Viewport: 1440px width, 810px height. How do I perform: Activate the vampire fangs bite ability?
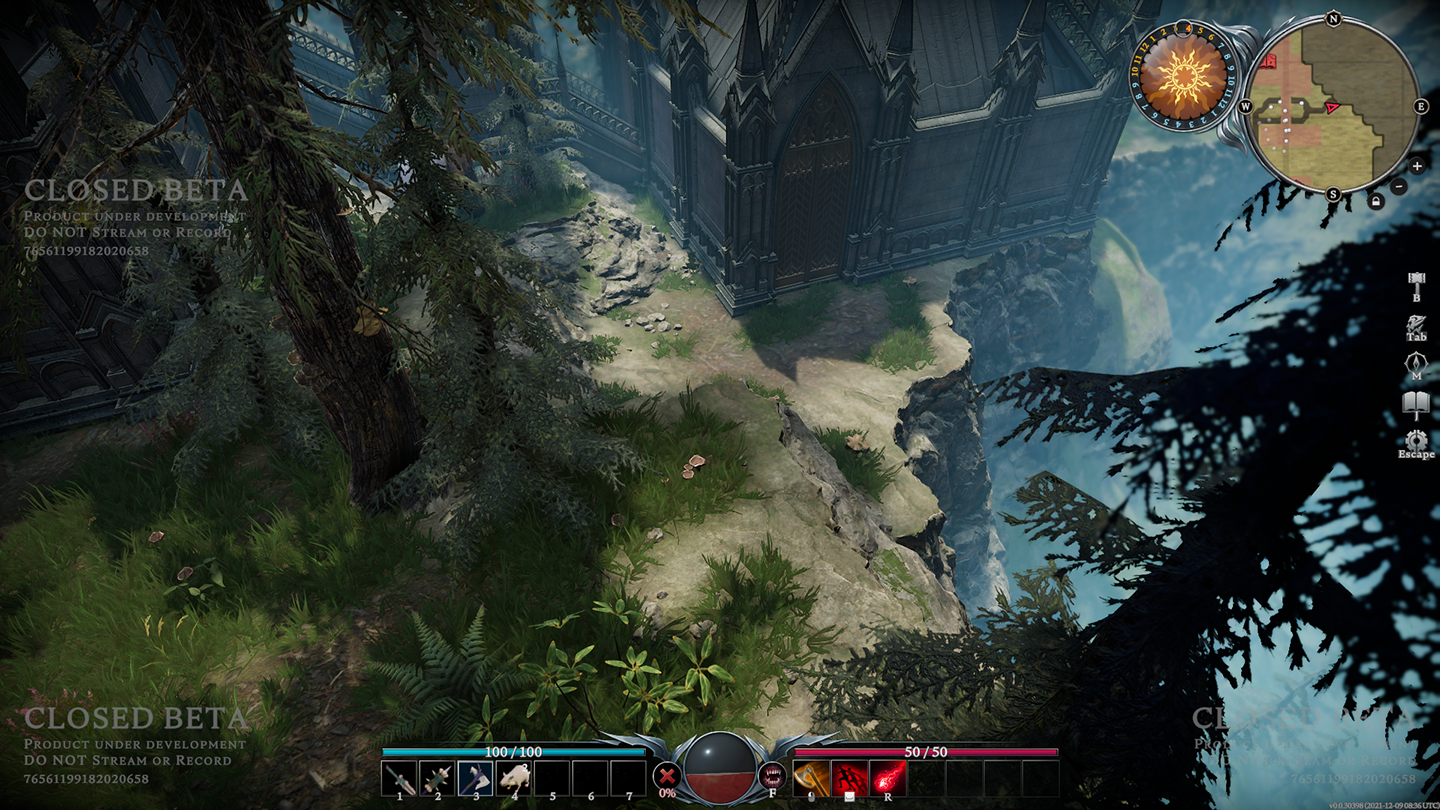(x=773, y=775)
